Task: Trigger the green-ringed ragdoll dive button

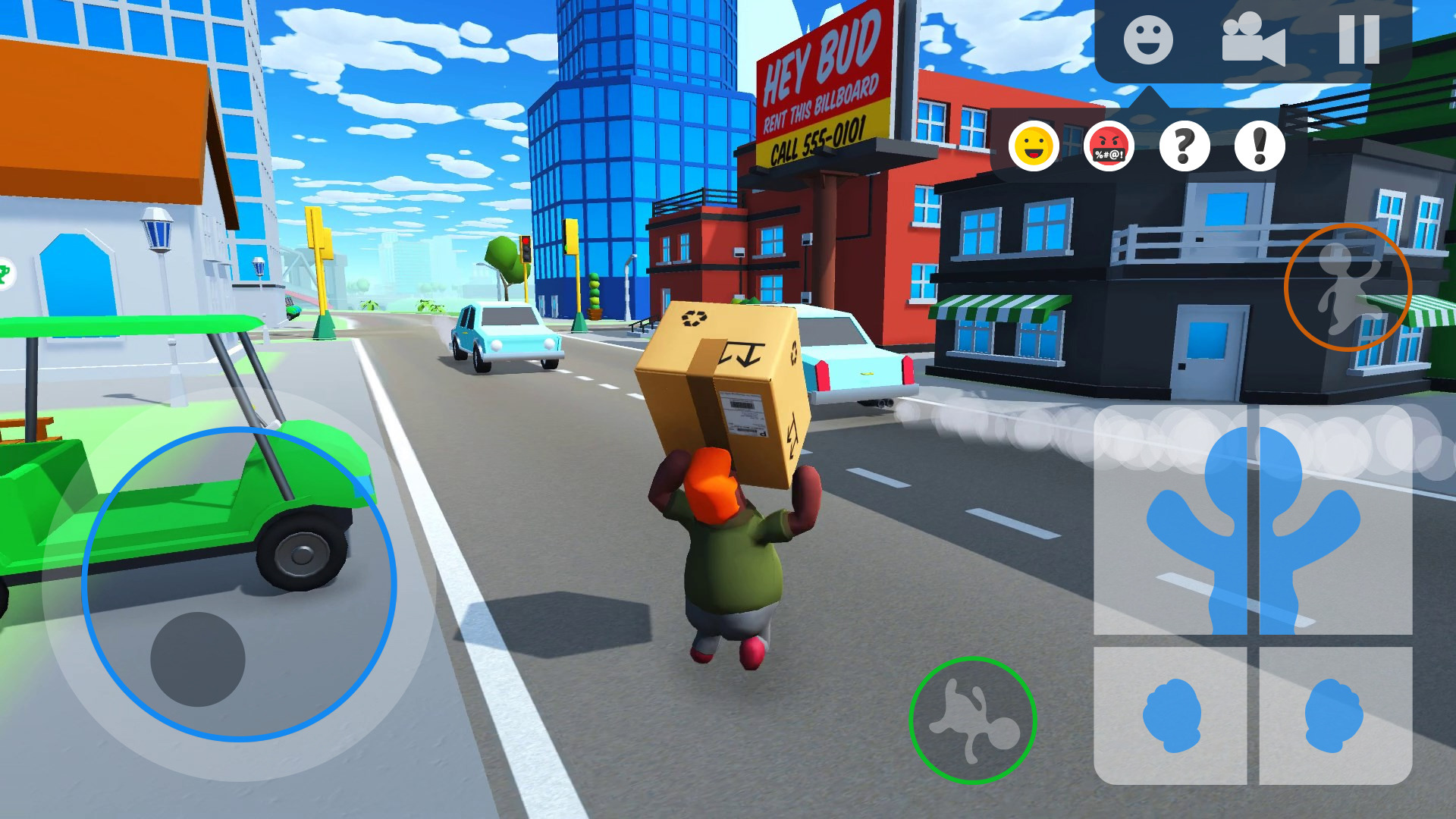Action: pos(972,720)
